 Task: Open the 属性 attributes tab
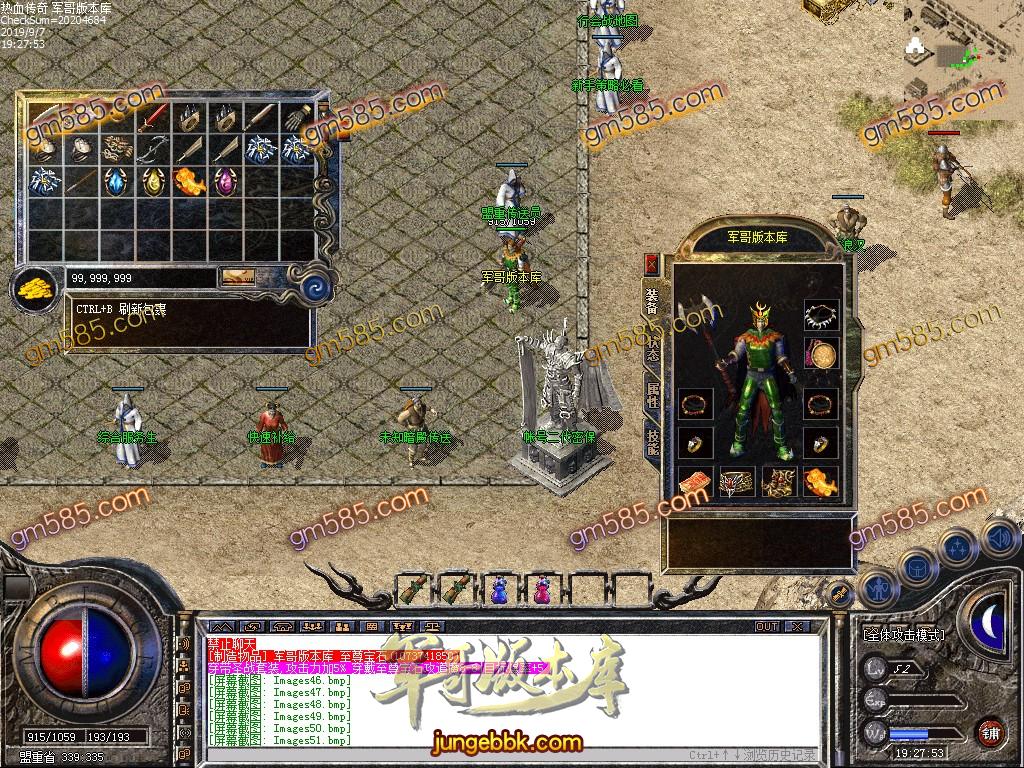pyautogui.click(x=652, y=396)
